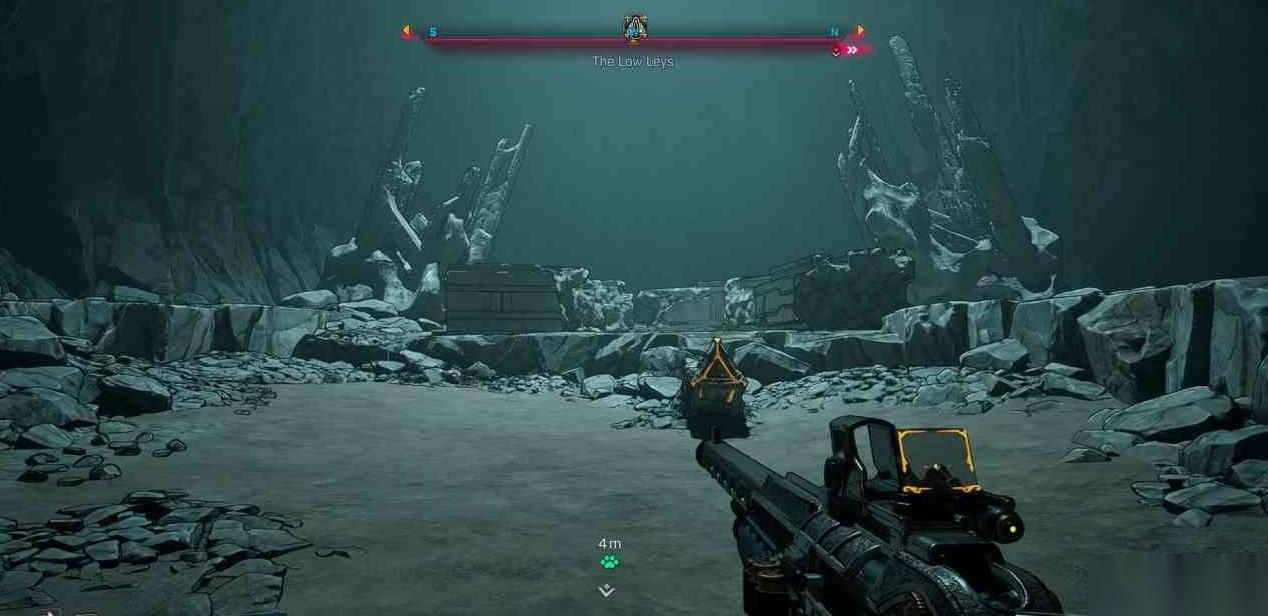Select the N direction marker on the compass
Image resolution: width=1268 pixels, height=616 pixels.
click(x=835, y=32)
